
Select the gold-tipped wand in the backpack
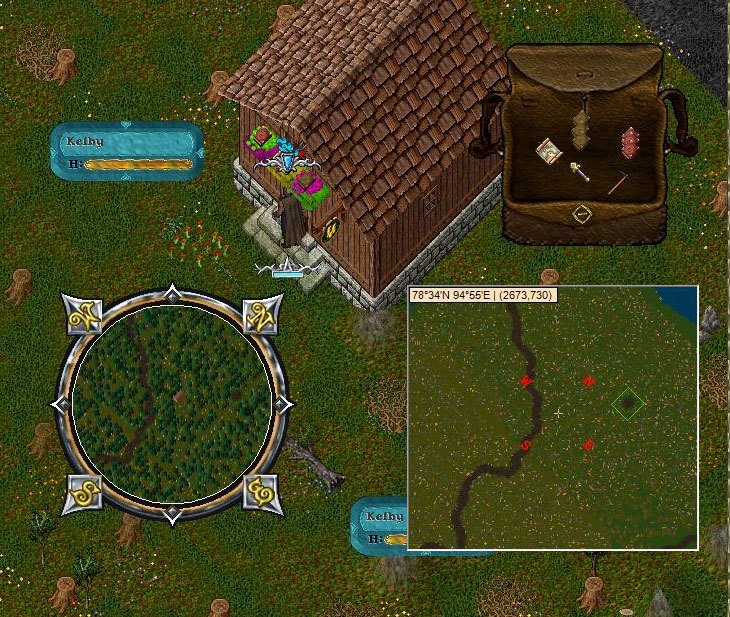[x=579, y=171]
